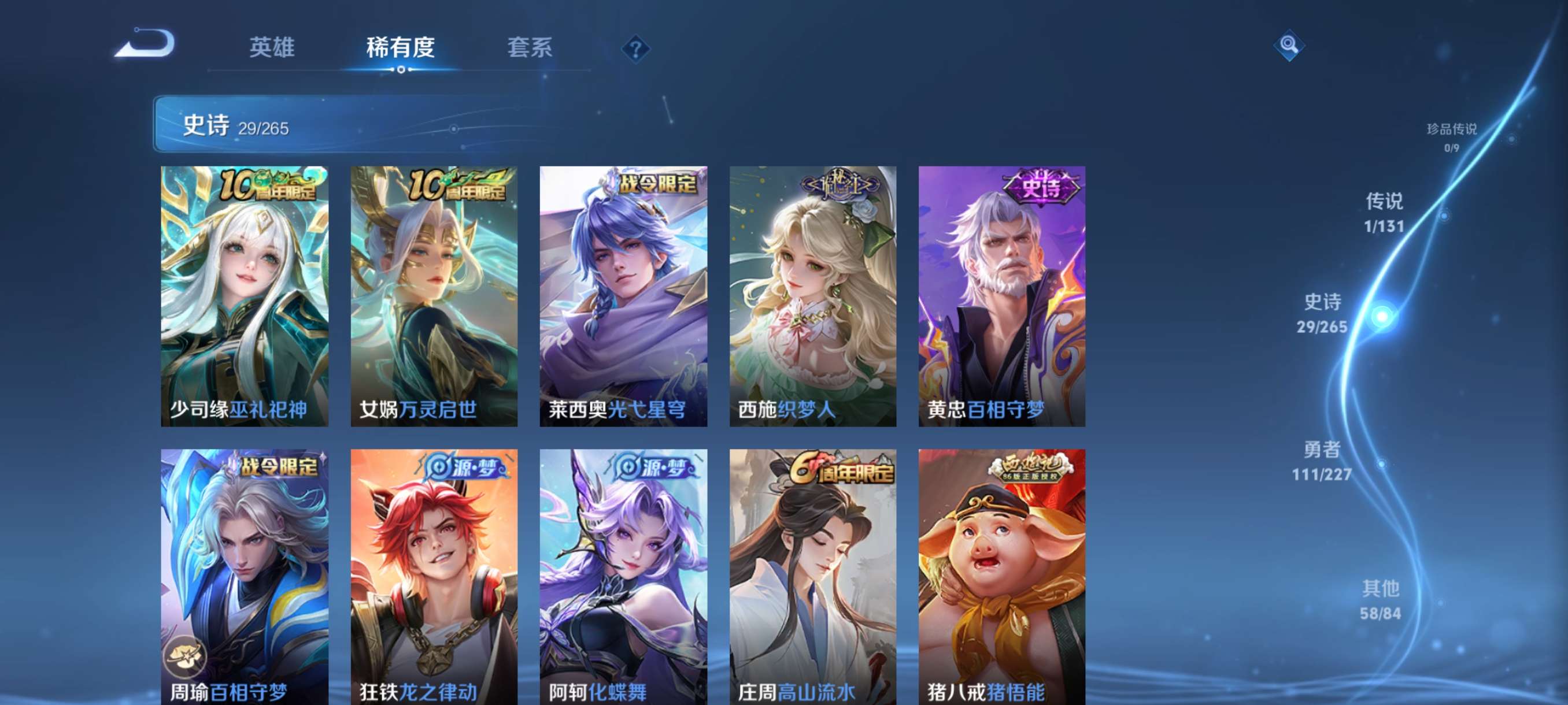Switch to the 英雄 tab
The width and height of the screenshot is (1568, 705).
tap(272, 47)
